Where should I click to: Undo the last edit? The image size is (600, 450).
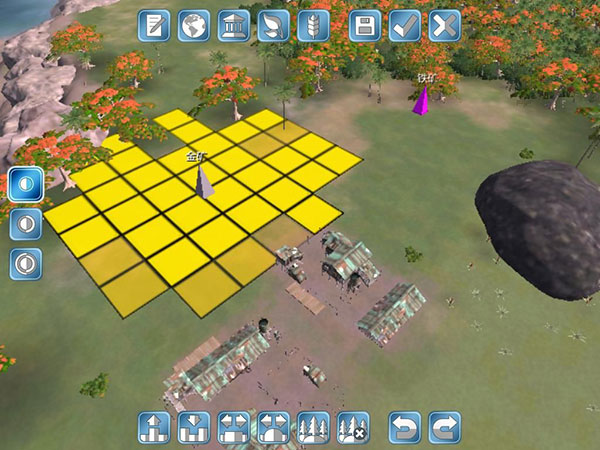pos(405,427)
